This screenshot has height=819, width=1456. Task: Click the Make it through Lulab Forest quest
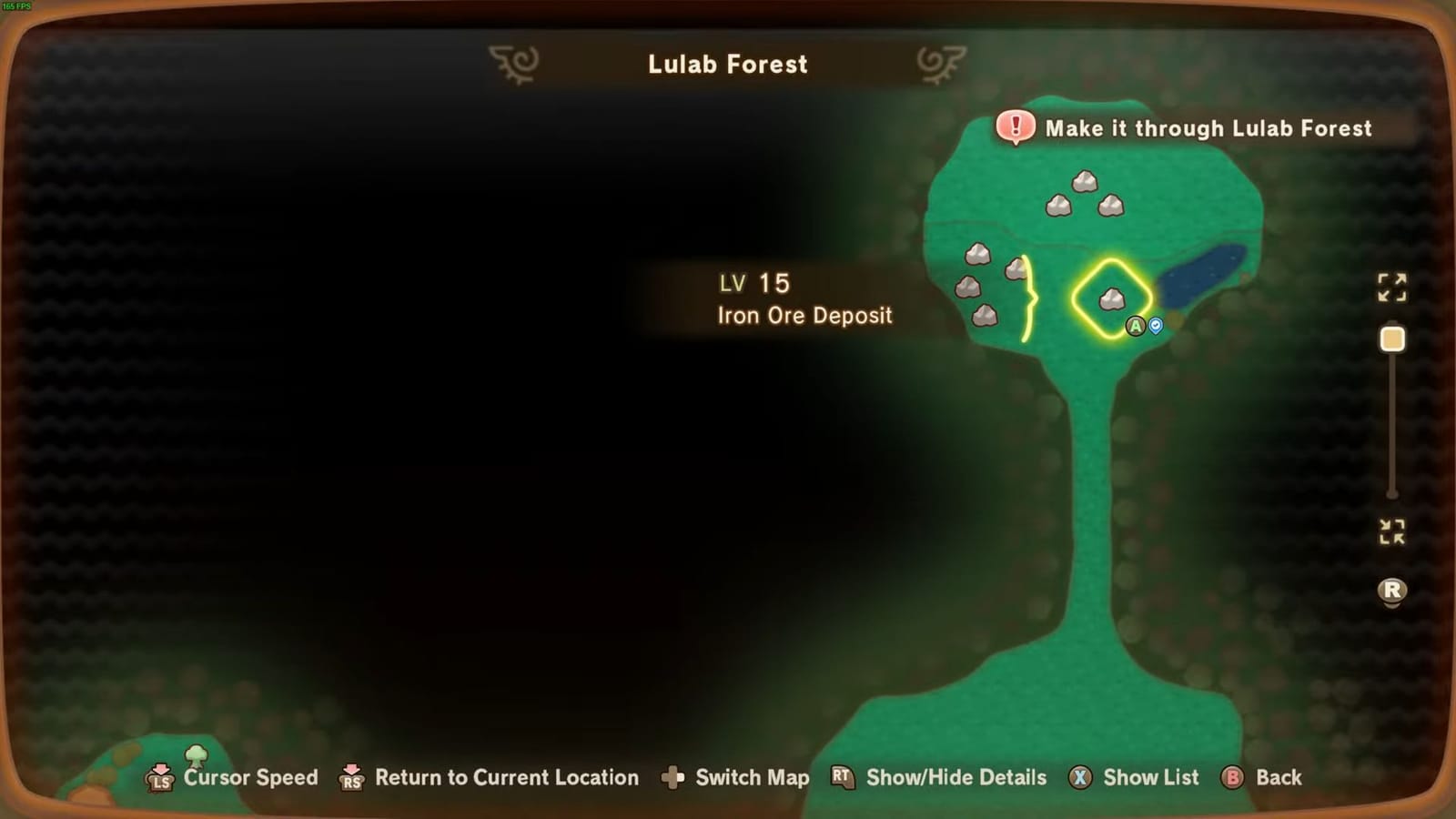click(x=1208, y=128)
